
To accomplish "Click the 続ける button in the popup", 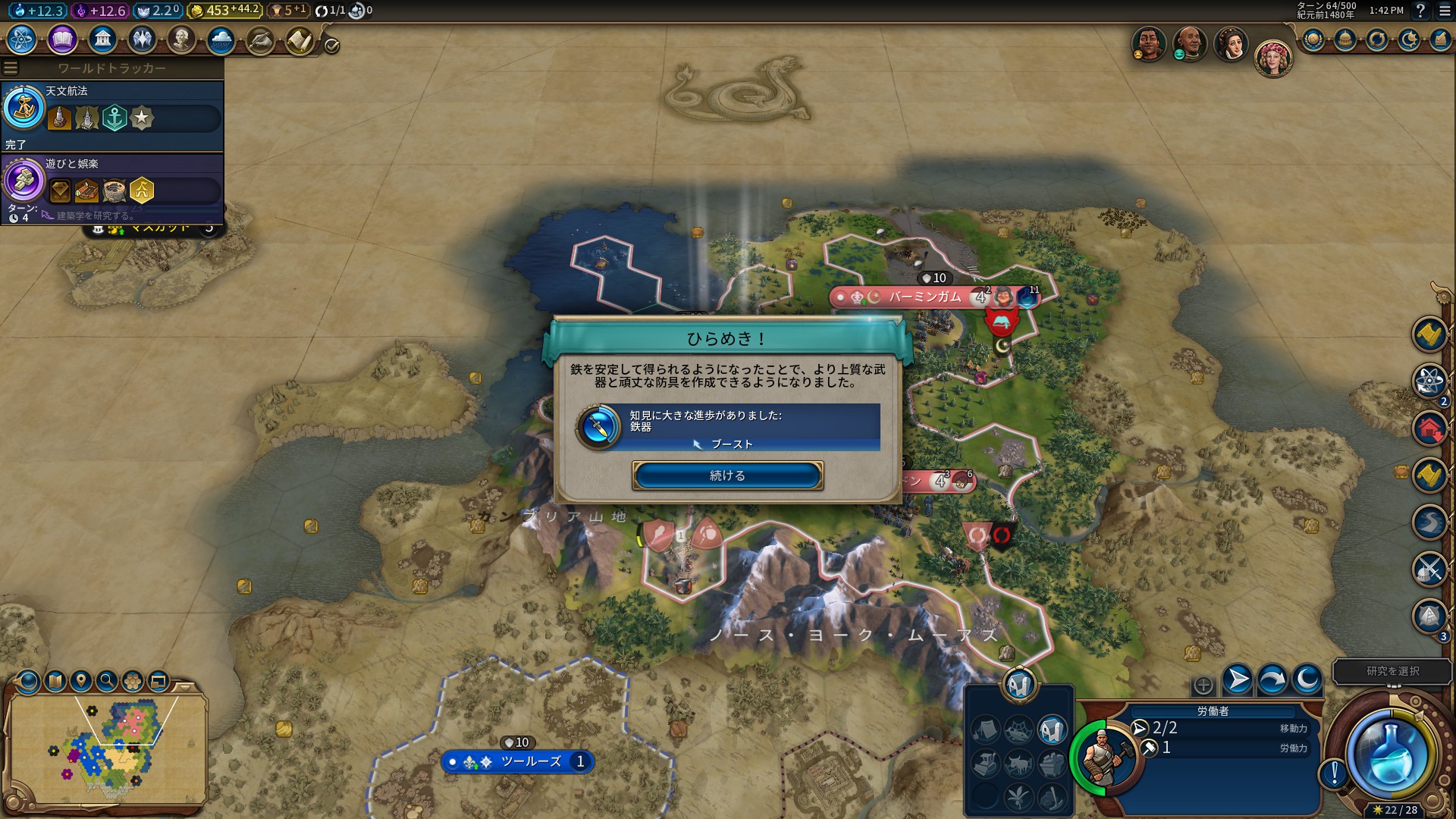I will pos(727,475).
